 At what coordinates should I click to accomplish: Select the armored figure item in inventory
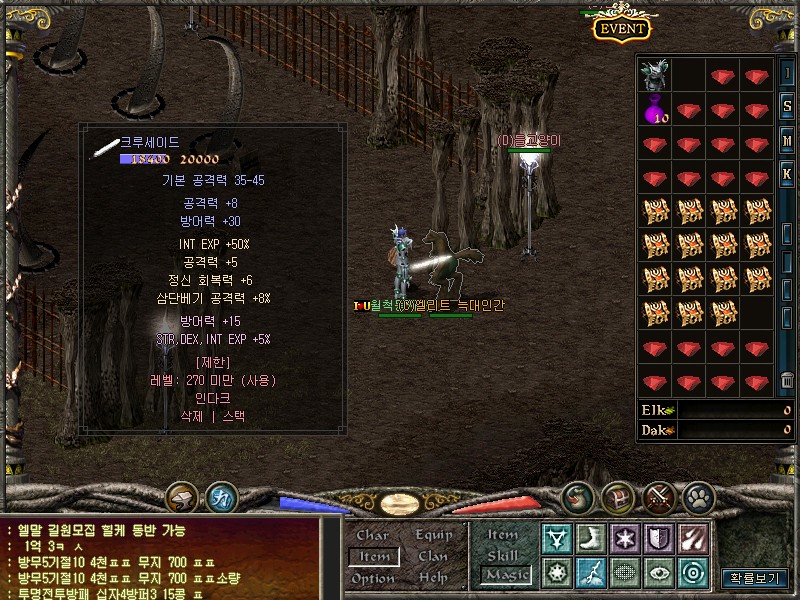tap(655, 76)
